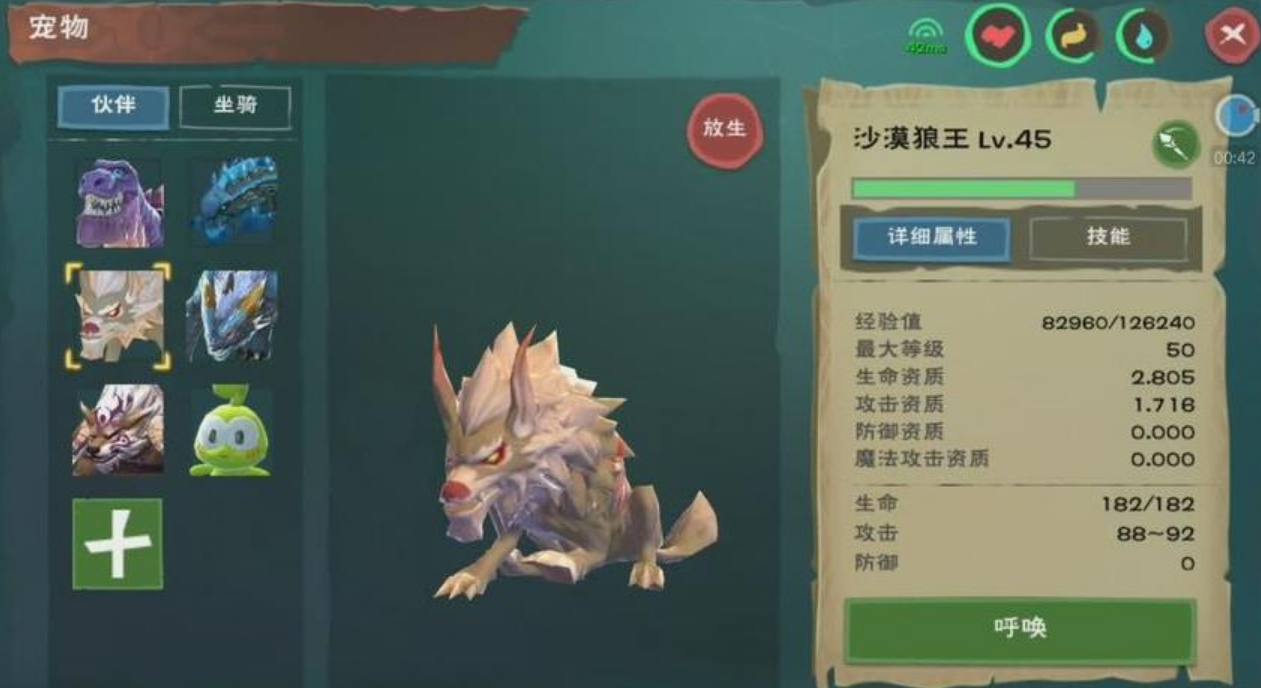Choose the blue spiked dragon pet

[233, 201]
